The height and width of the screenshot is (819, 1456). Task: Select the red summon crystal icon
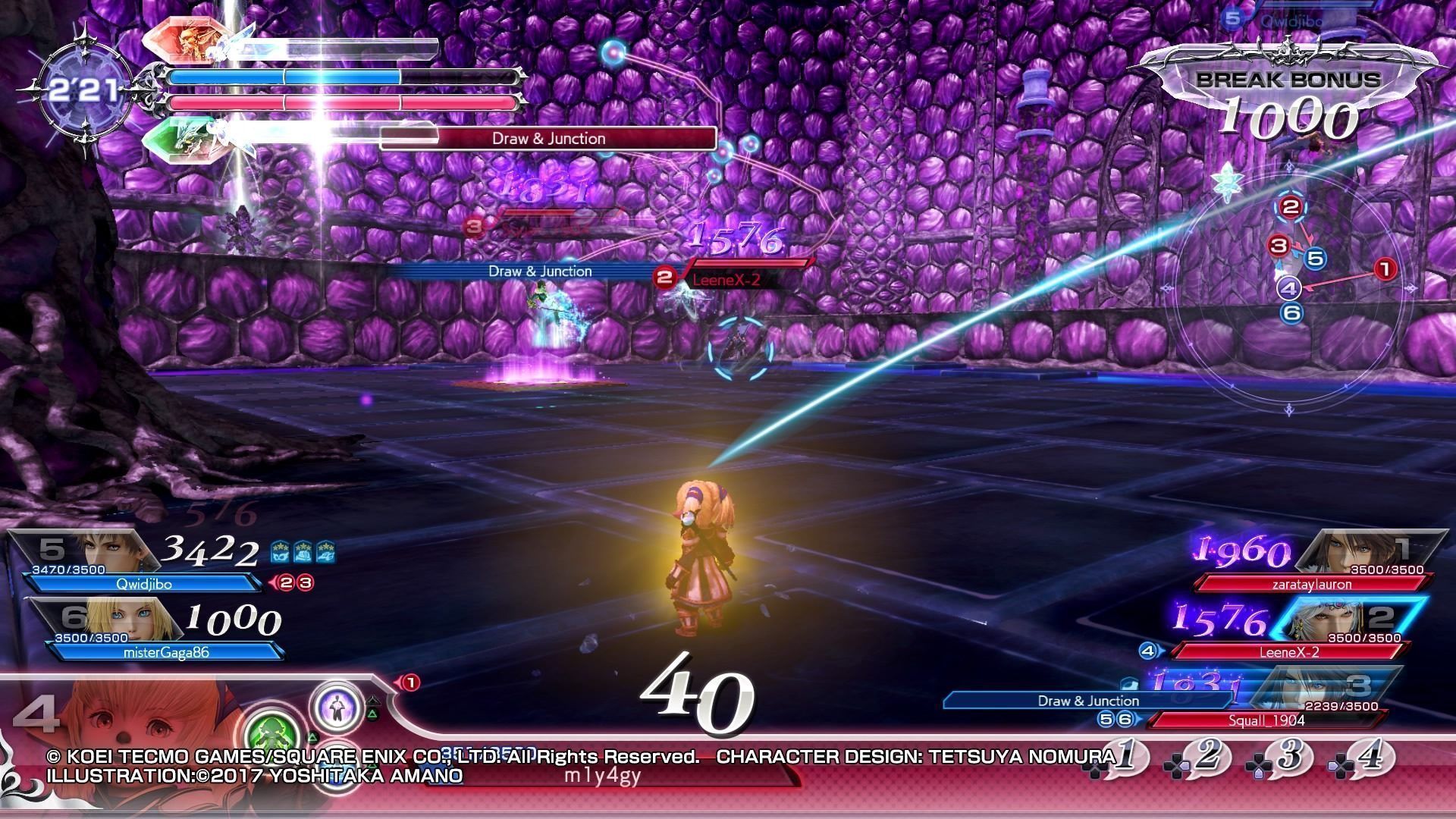click(184, 43)
